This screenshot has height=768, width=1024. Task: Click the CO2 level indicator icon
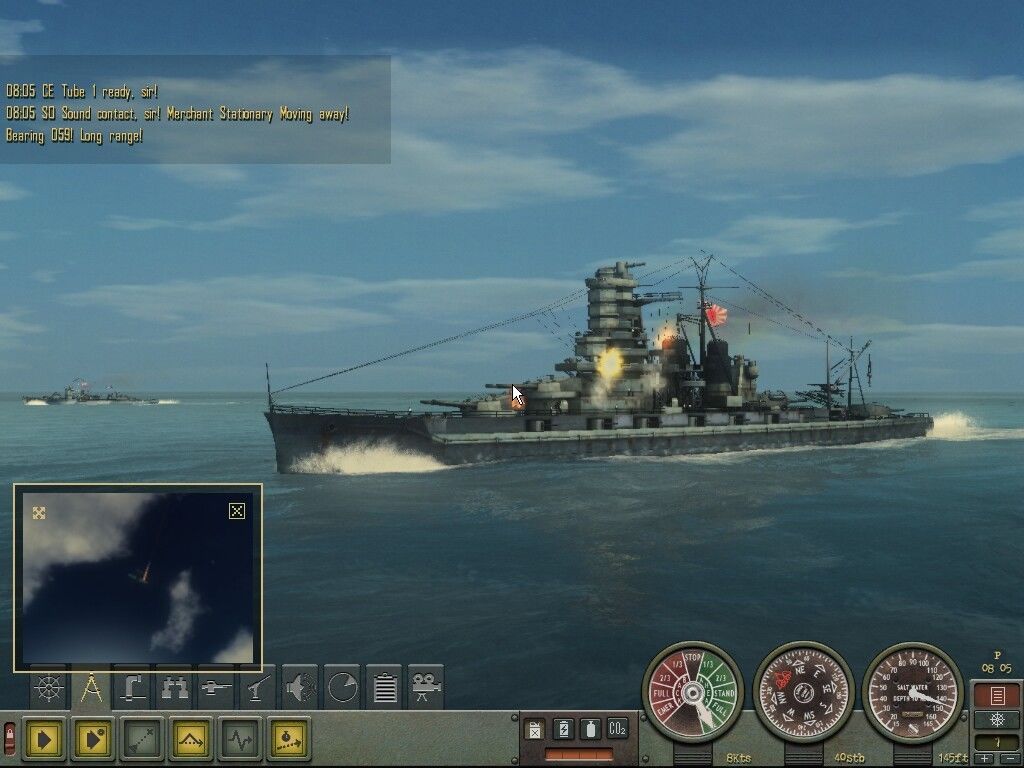coord(617,729)
